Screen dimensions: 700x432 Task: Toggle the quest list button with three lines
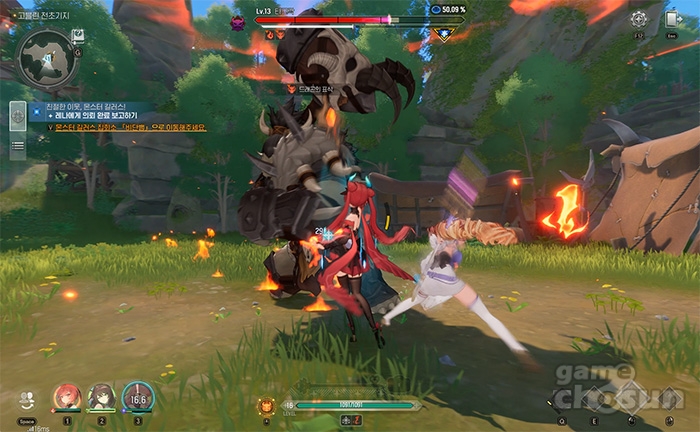(18, 146)
